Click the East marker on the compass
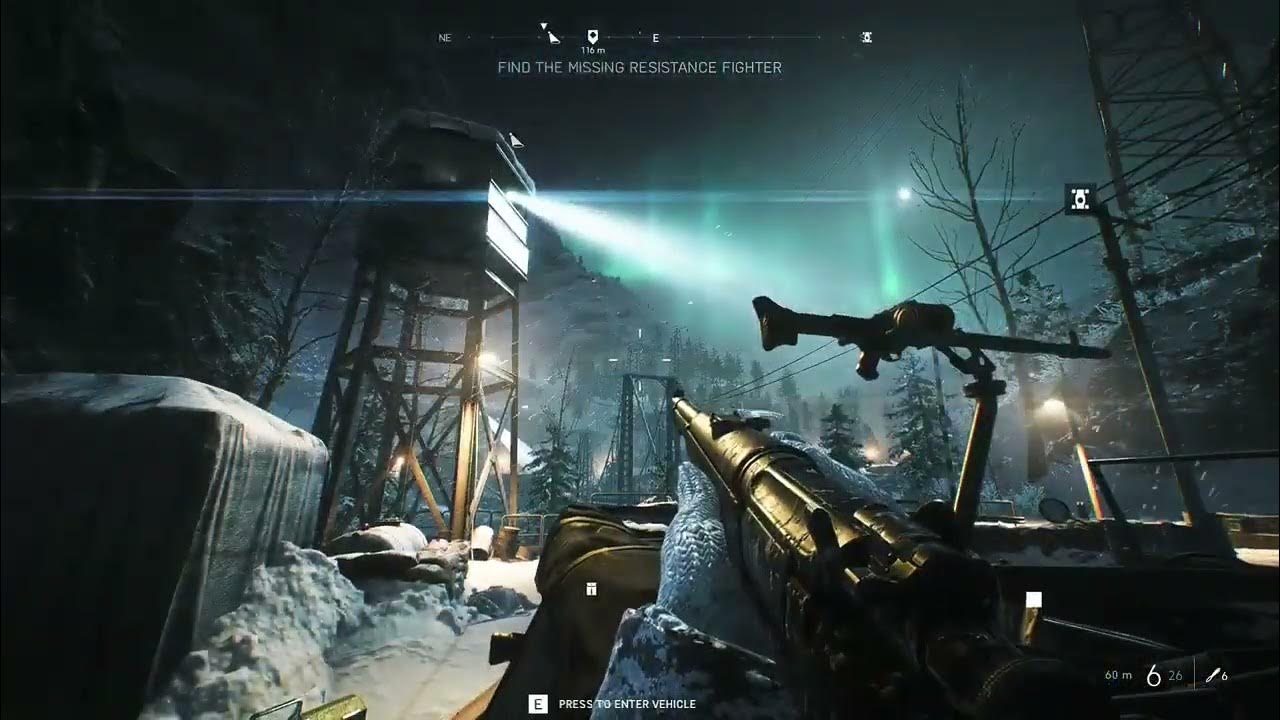1280x720 pixels. tap(656, 38)
